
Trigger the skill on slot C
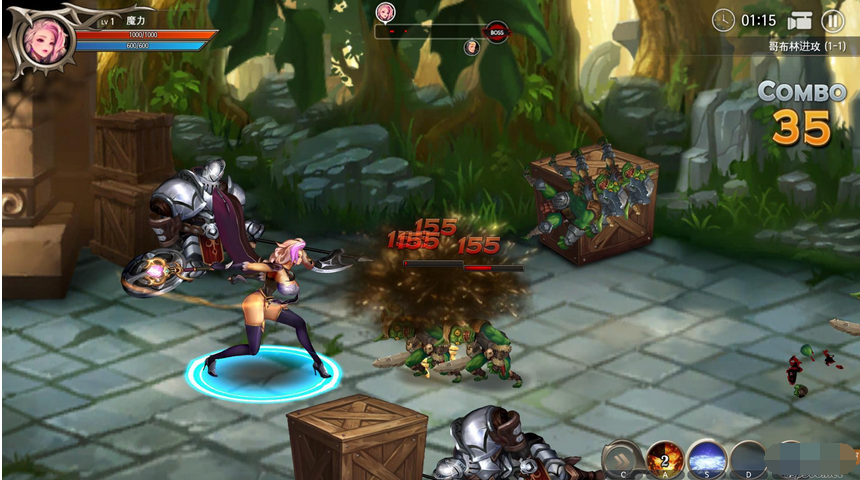622,459
